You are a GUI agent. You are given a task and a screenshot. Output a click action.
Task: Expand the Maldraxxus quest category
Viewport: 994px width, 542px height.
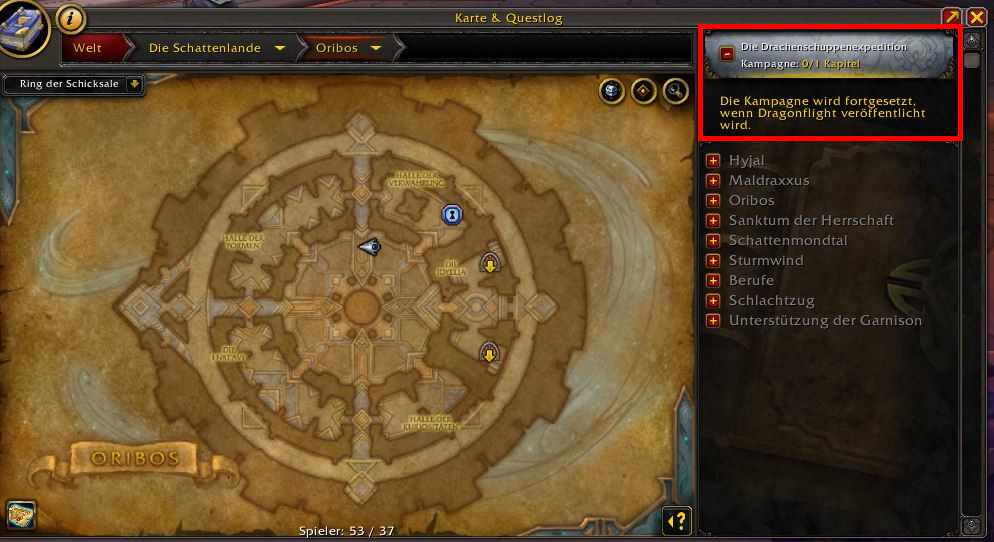713,181
